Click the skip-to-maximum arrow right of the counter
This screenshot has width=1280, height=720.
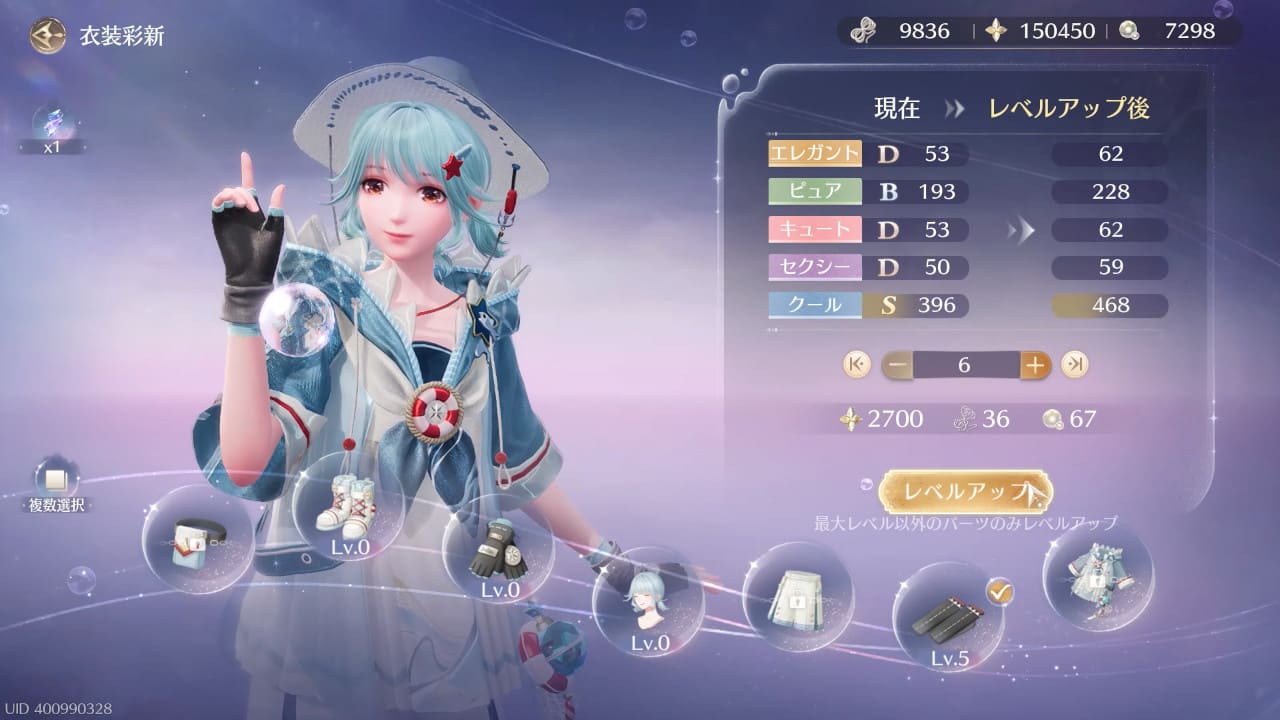tap(1075, 365)
